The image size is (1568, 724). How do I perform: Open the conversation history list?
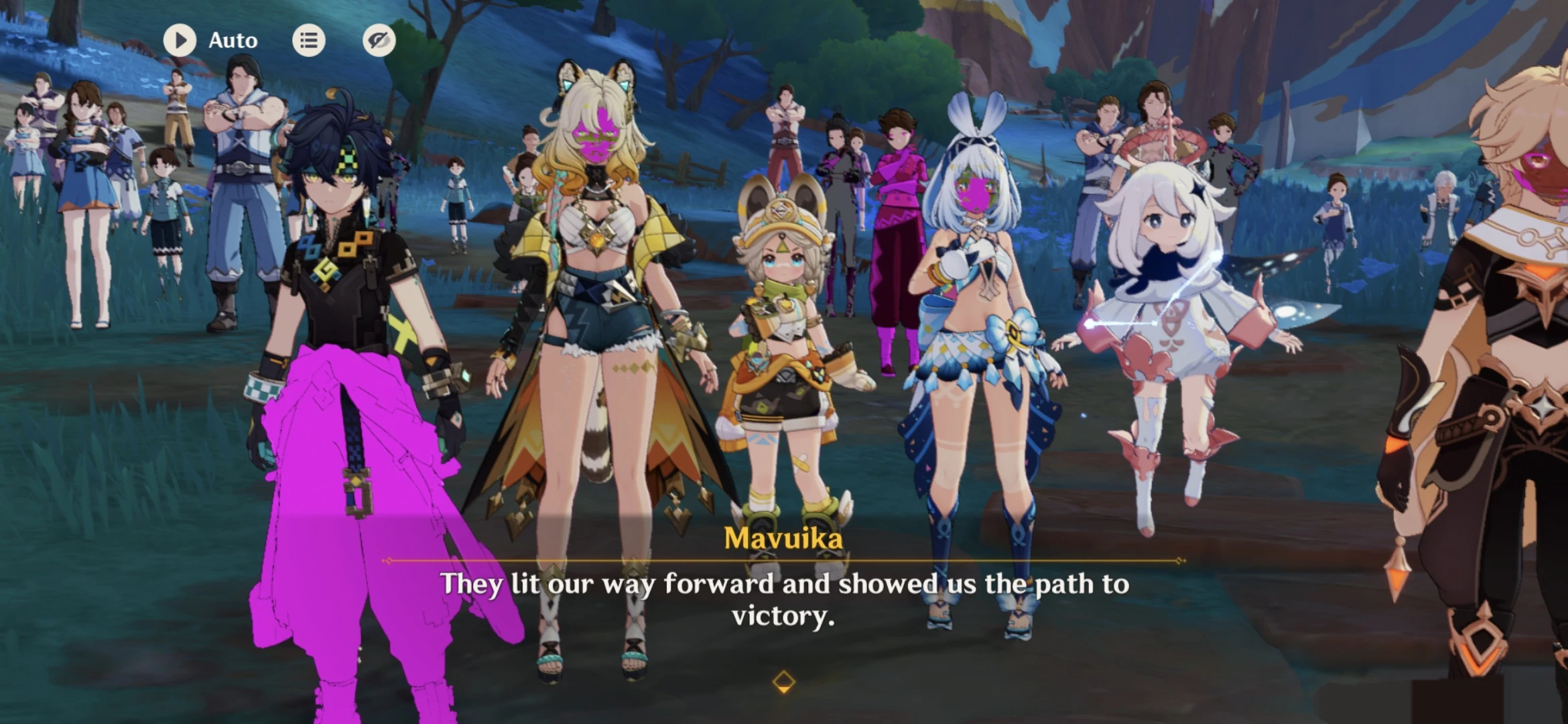(310, 40)
